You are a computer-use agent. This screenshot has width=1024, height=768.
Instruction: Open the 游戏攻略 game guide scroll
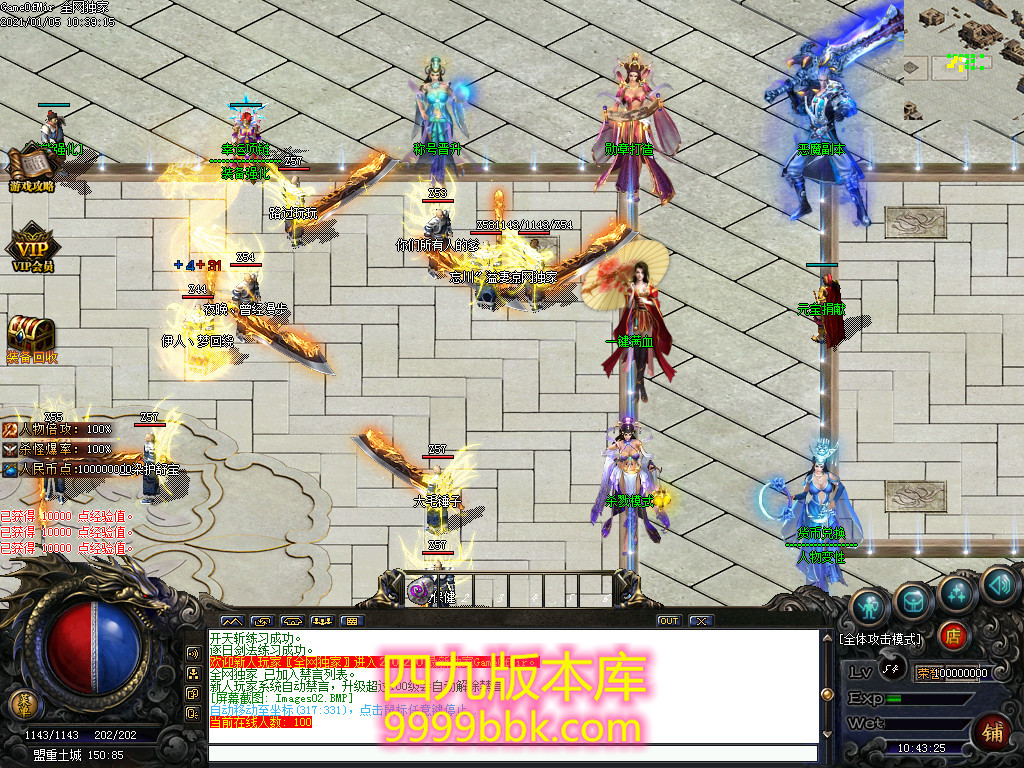(x=30, y=170)
